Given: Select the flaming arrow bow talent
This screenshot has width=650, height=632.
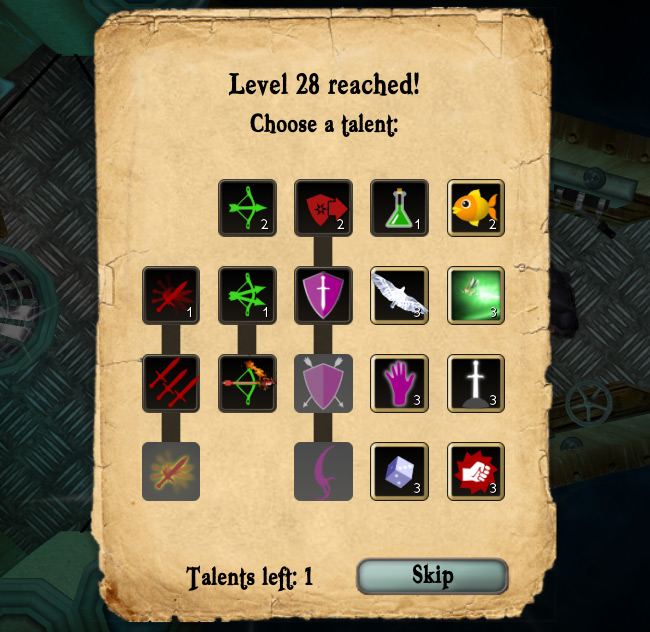Looking at the screenshot, I should coord(248,383).
